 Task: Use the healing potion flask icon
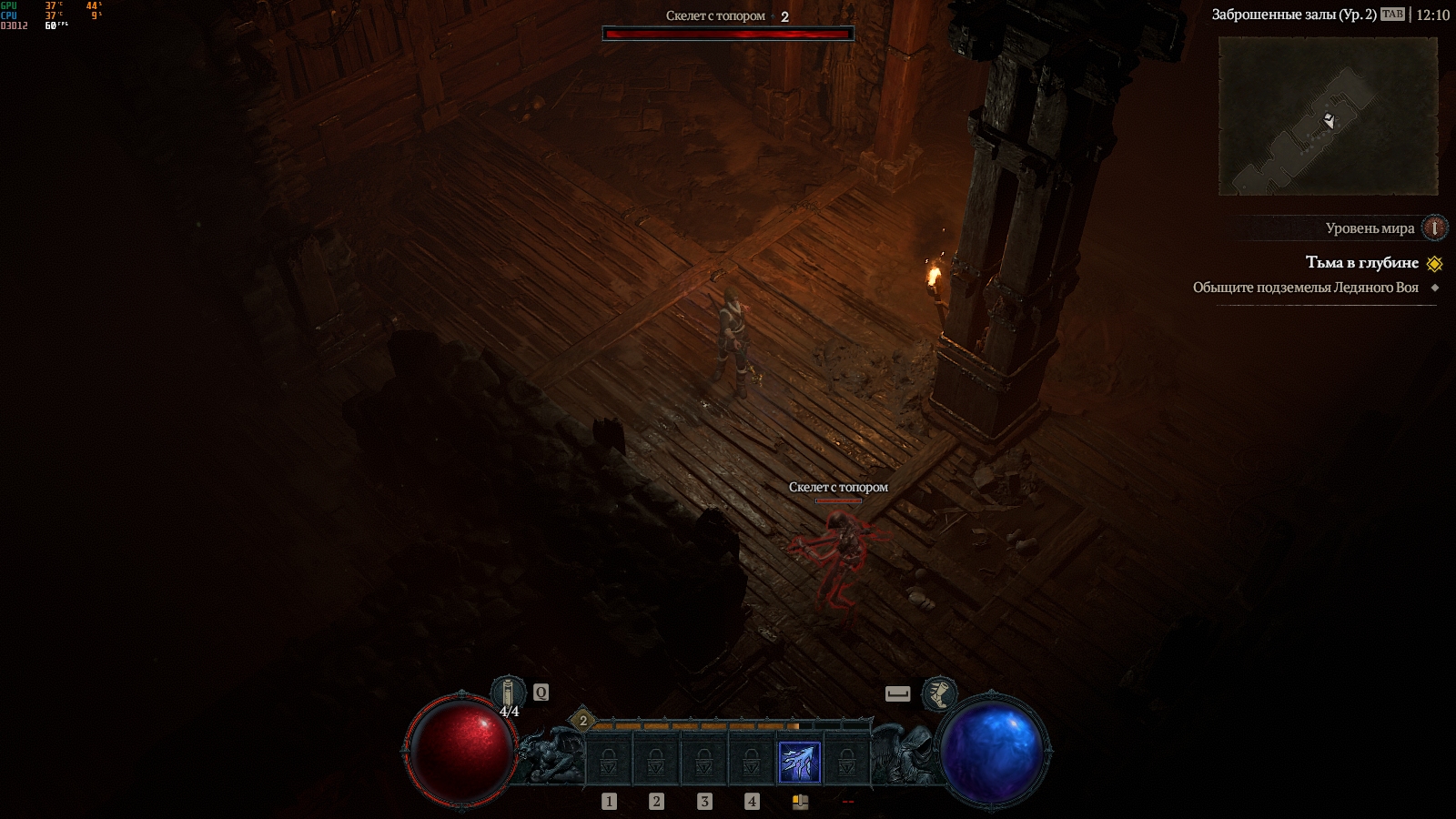(x=509, y=693)
